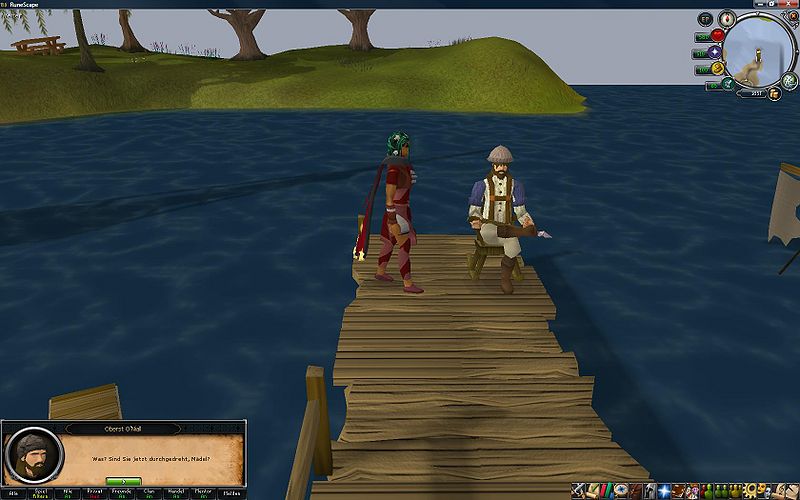Screen dimensions: 800x500
Task: Select the Spiel chat filter tab
Action: 40,493
